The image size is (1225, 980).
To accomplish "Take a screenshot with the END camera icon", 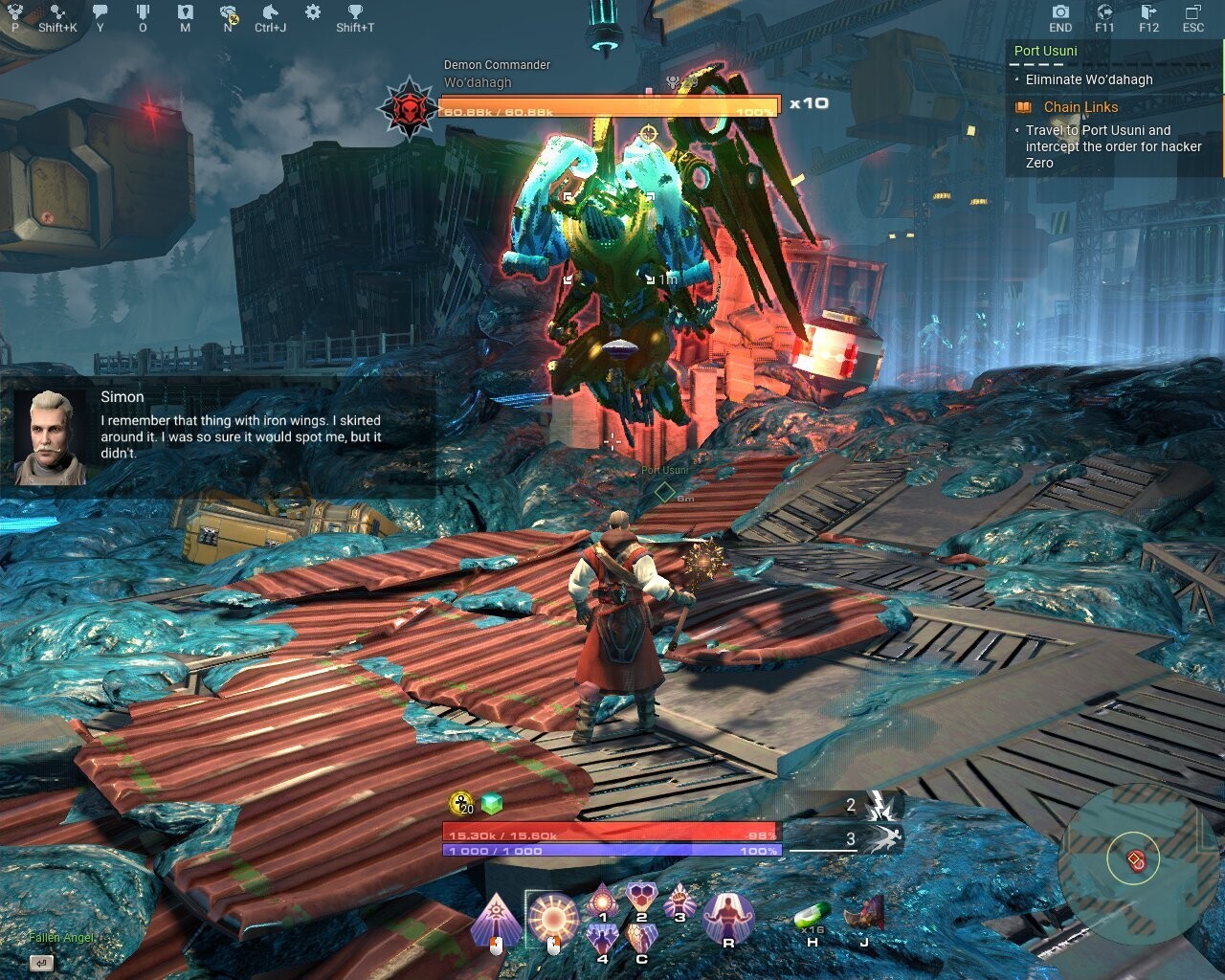I will click(1060, 16).
